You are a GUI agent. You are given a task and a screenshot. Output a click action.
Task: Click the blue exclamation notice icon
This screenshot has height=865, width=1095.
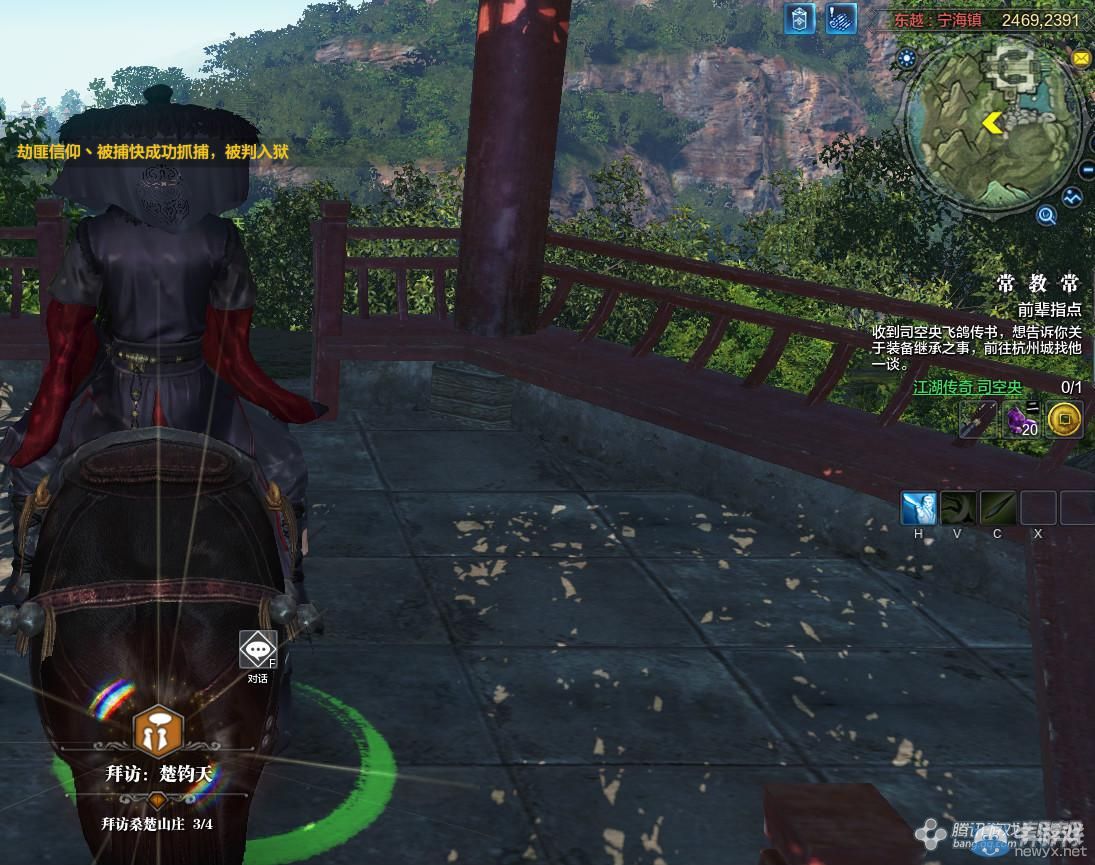coord(841,19)
